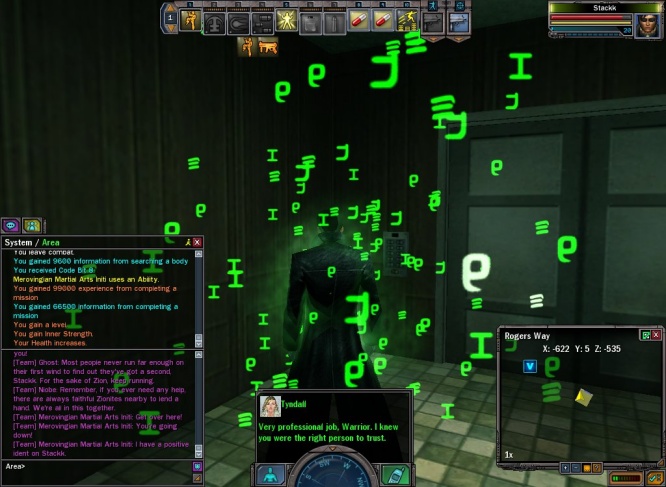Click the blue V marker on the map

pos(530,366)
